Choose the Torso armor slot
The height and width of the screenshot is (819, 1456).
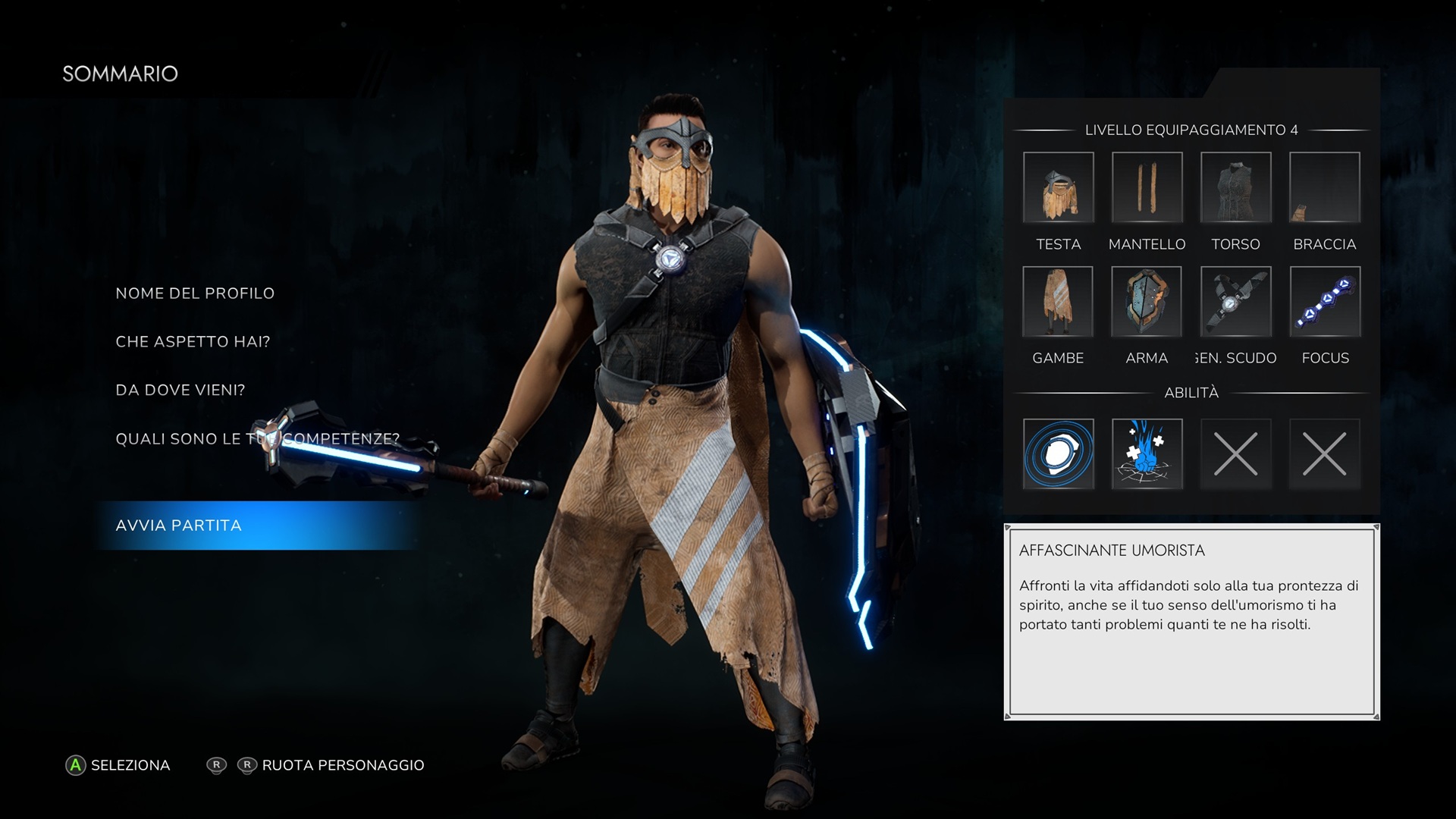tap(1235, 187)
